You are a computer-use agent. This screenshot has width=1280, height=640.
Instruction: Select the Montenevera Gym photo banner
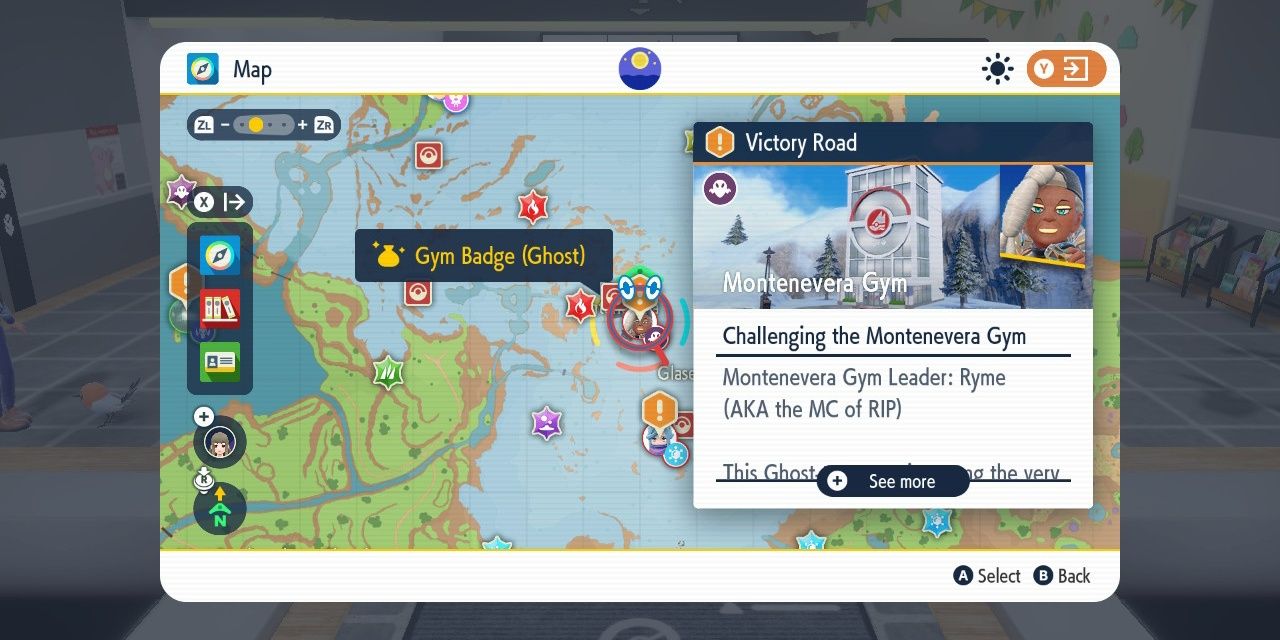pyautogui.click(x=892, y=236)
